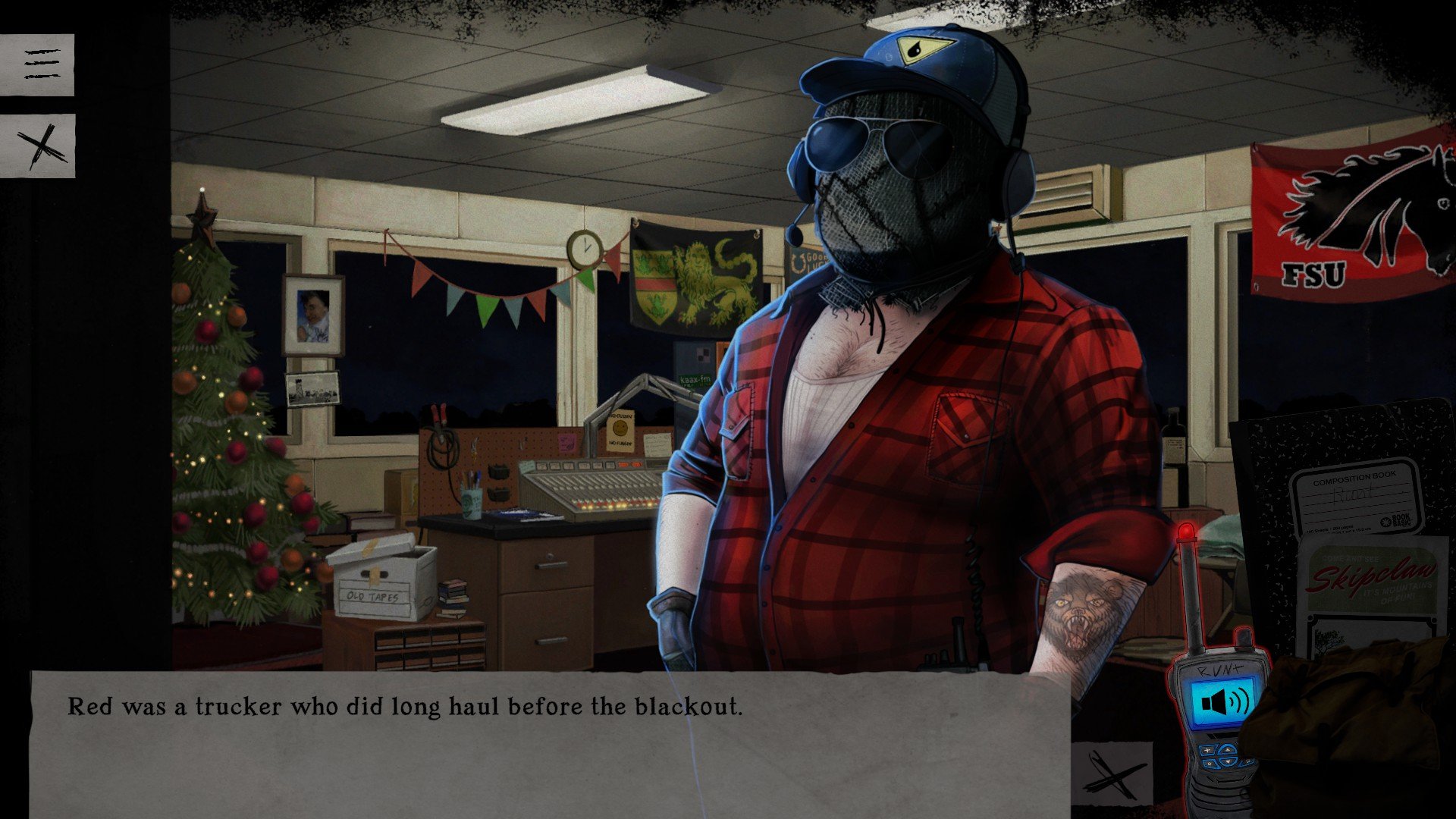
Task: Click the X button below the menu icon
Action: 37,146
